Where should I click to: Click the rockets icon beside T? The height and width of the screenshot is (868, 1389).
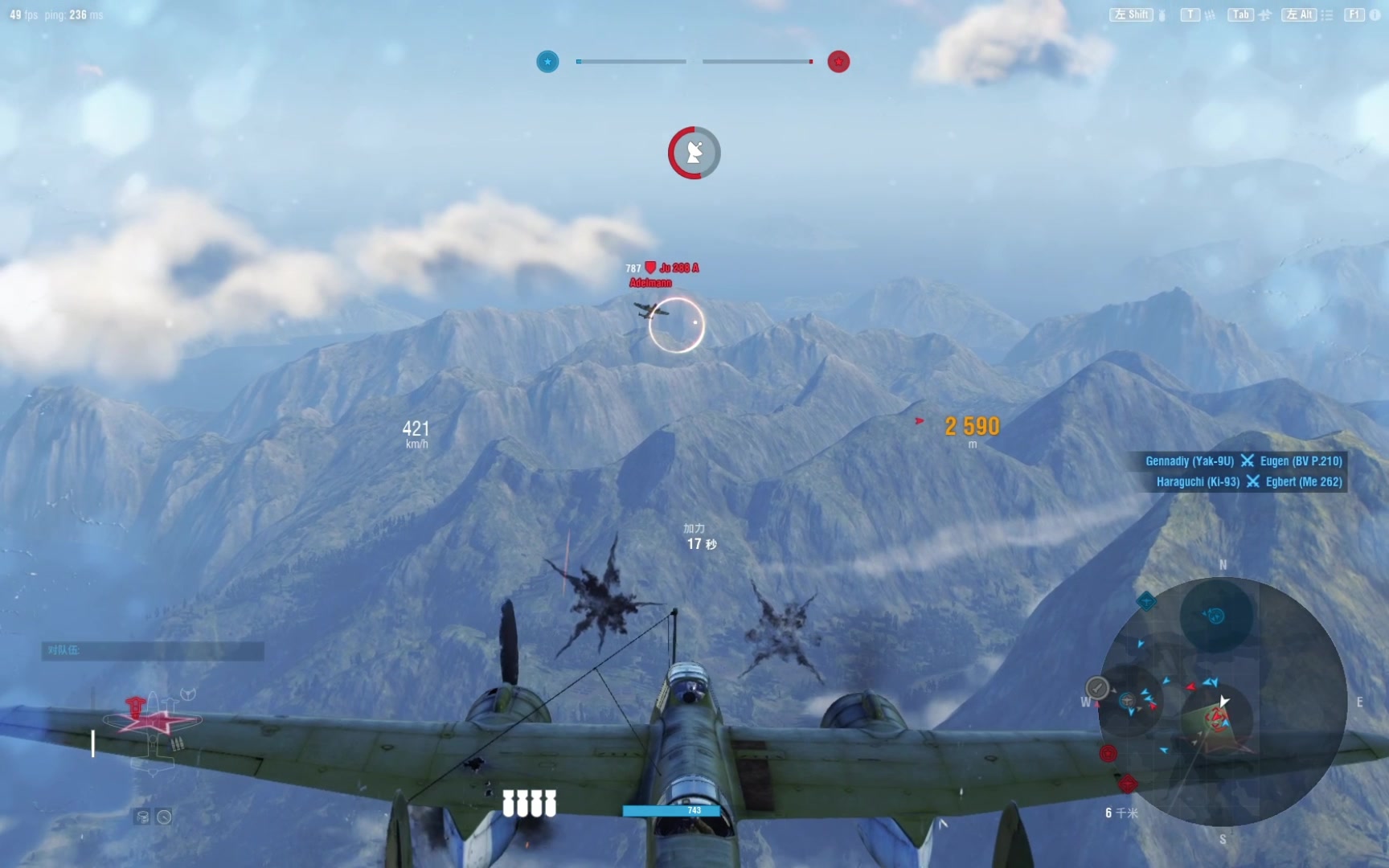(x=1210, y=15)
